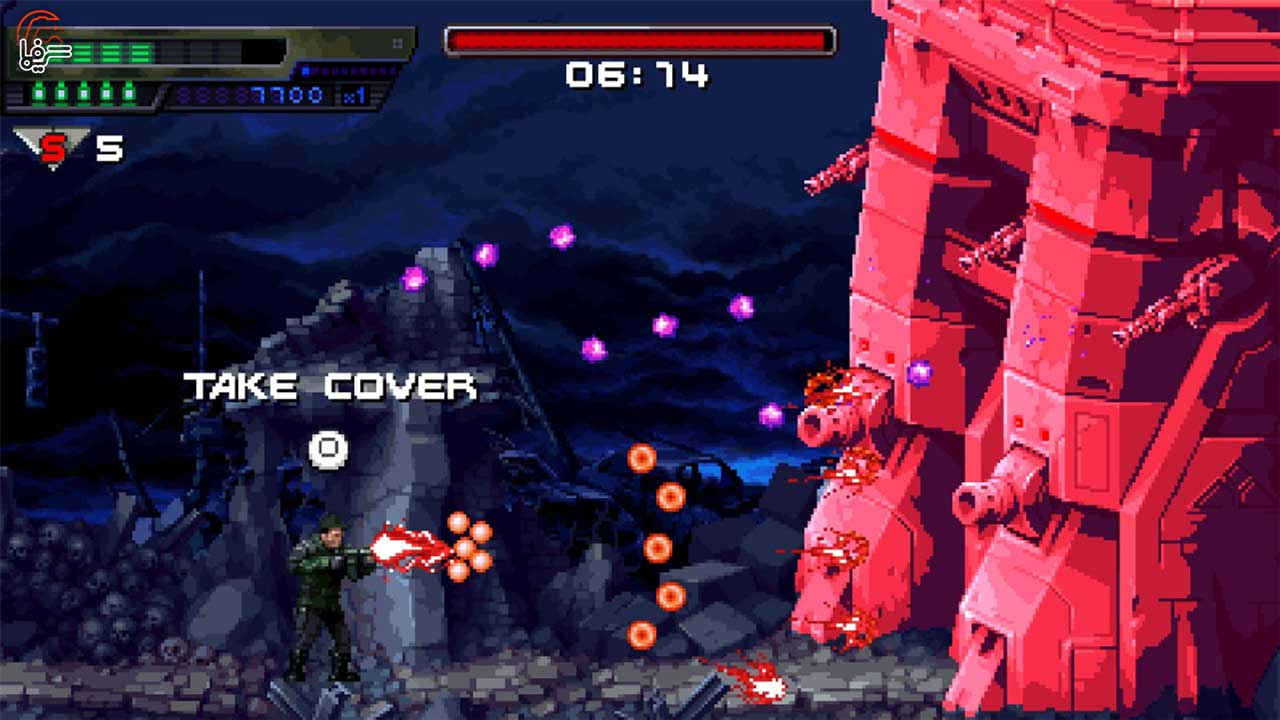
Task: Click the first grenade icon in the ammo row
Action: click(x=38, y=93)
